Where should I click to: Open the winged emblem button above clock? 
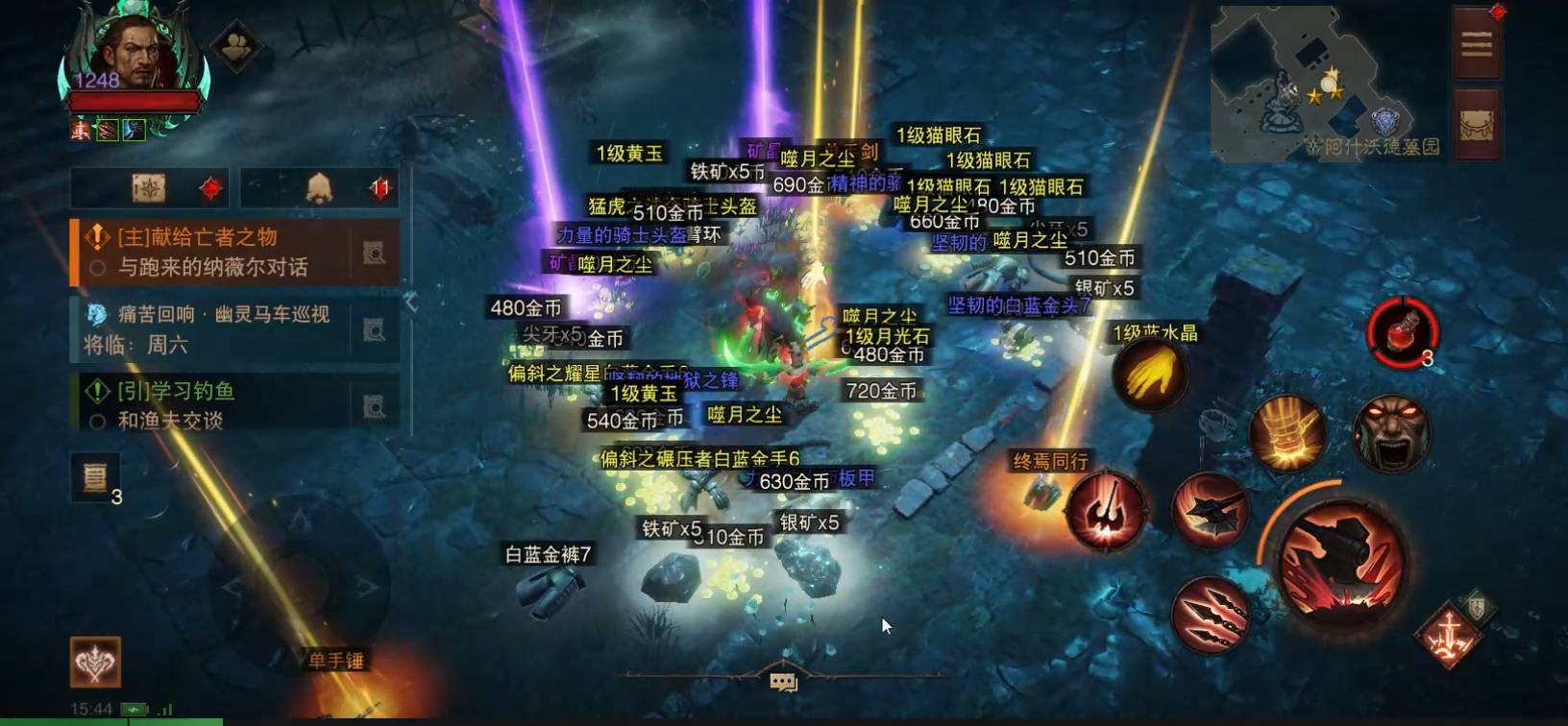[95, 662]
